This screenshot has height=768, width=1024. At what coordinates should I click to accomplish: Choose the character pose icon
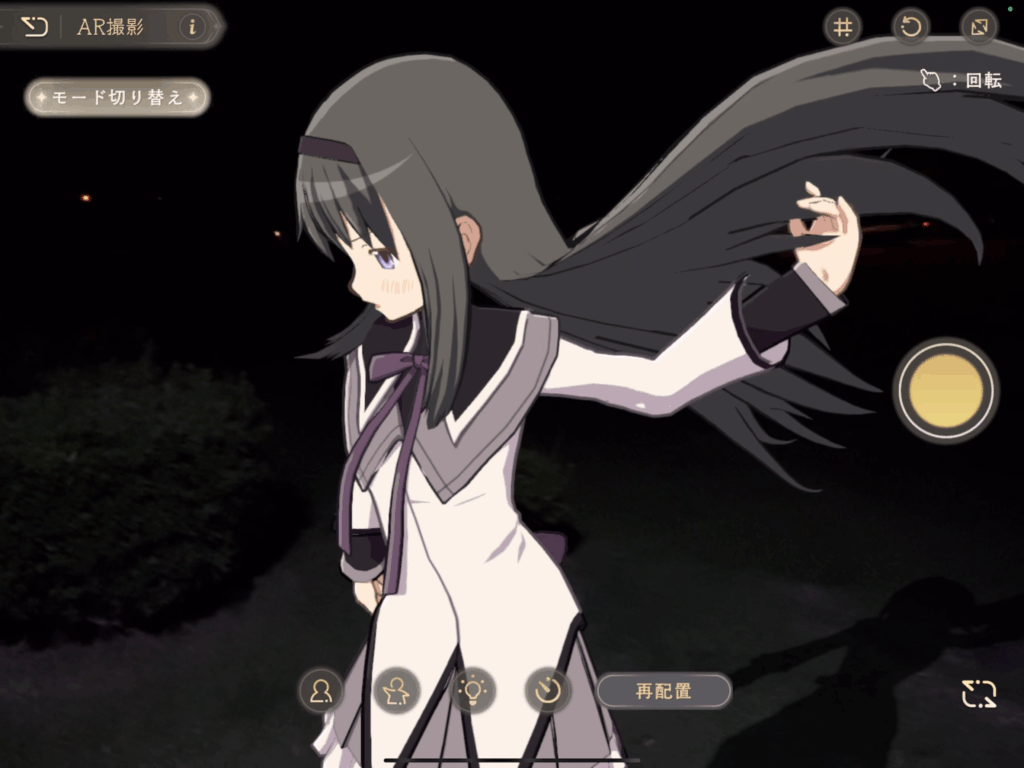tap(396, 690)
